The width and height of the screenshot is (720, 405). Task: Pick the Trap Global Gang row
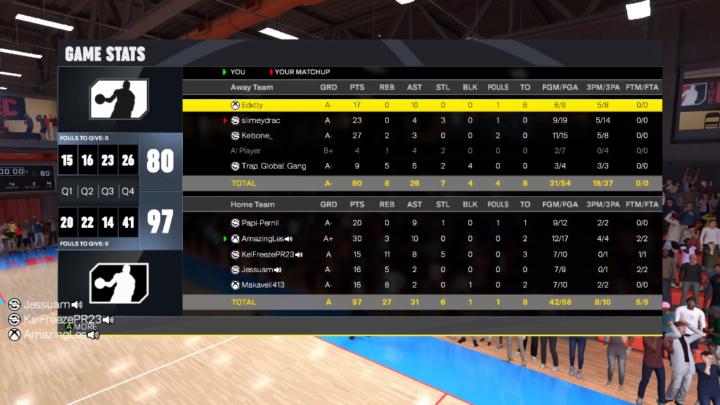pos(420,166)
